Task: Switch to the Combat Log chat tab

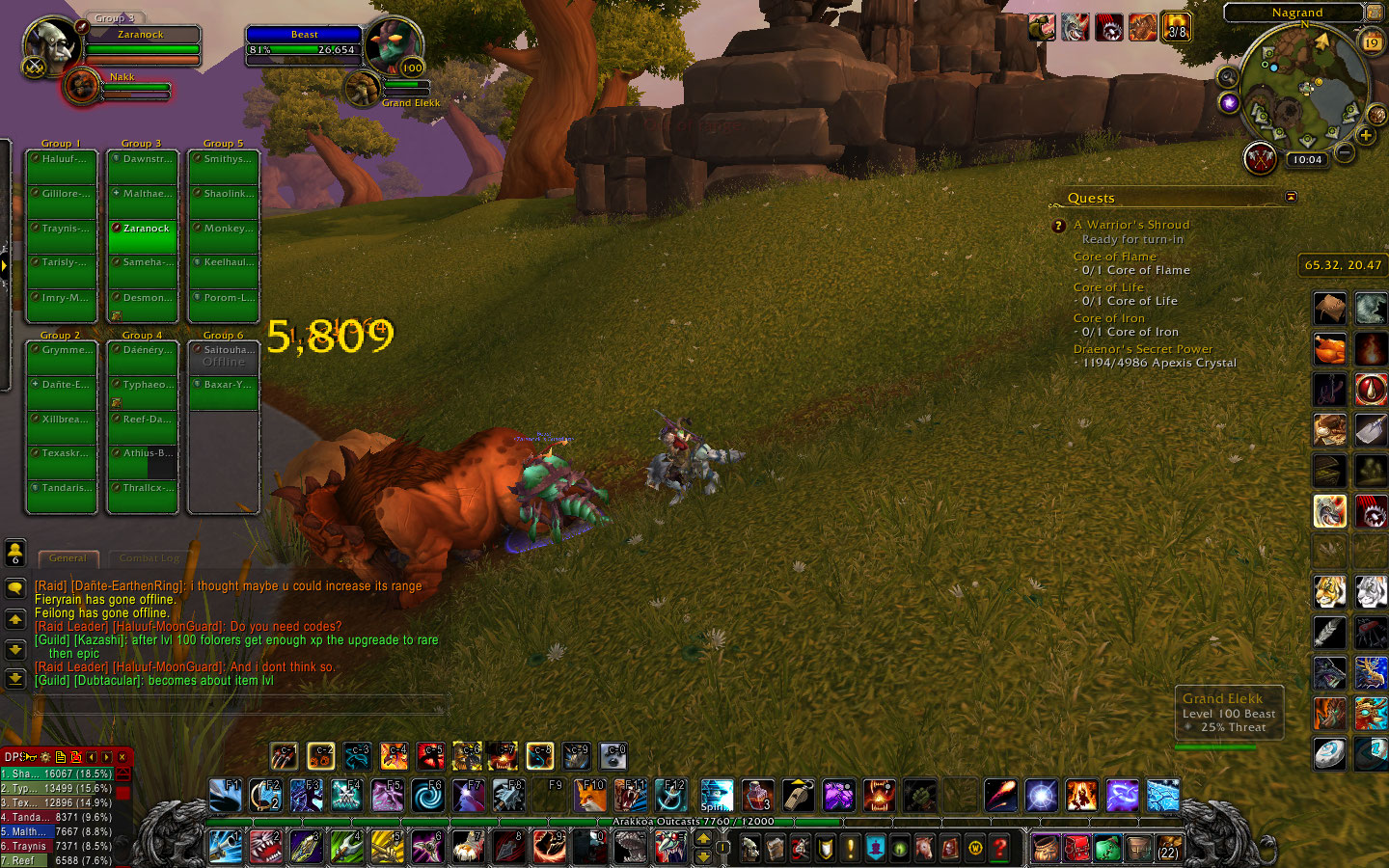Action: click(149, 558)
